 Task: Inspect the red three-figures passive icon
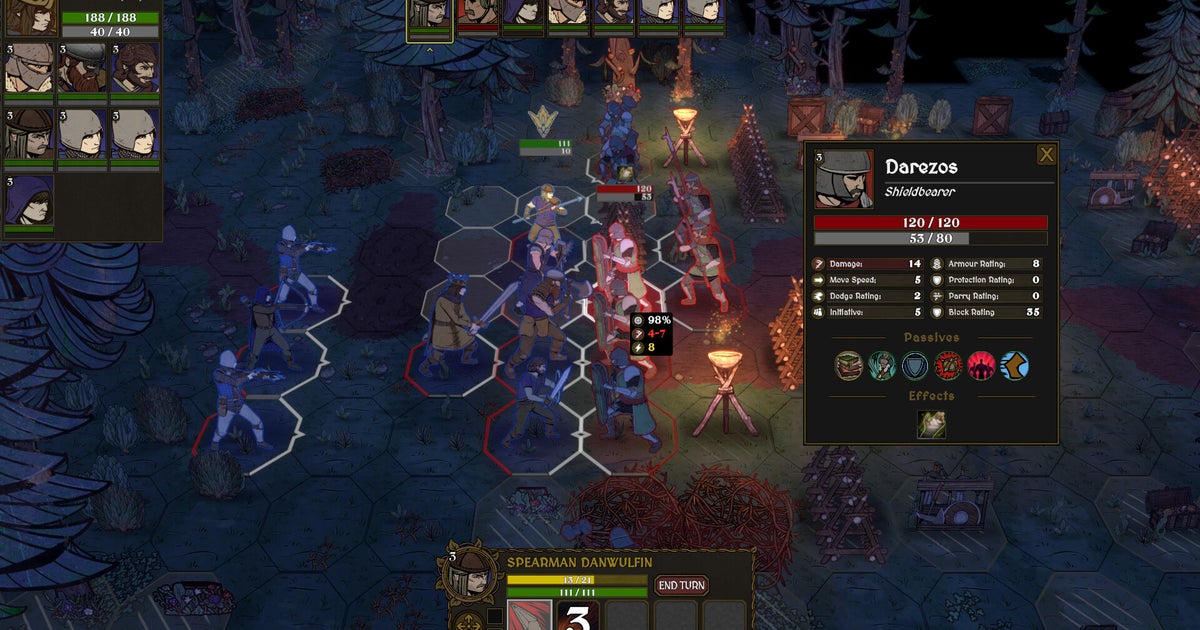[981, 366]
